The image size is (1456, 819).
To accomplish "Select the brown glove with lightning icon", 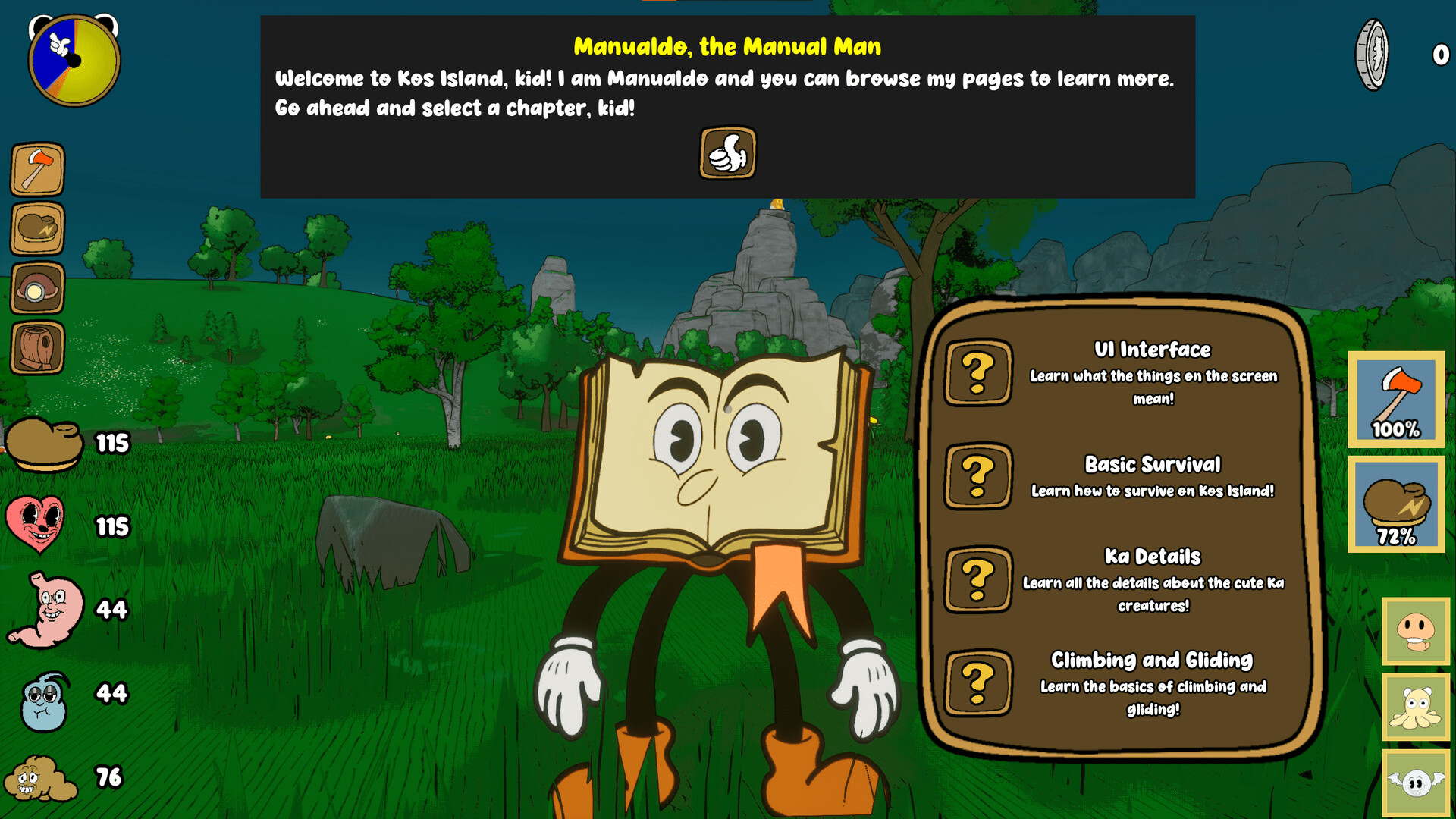I will [x=37, y=228].
